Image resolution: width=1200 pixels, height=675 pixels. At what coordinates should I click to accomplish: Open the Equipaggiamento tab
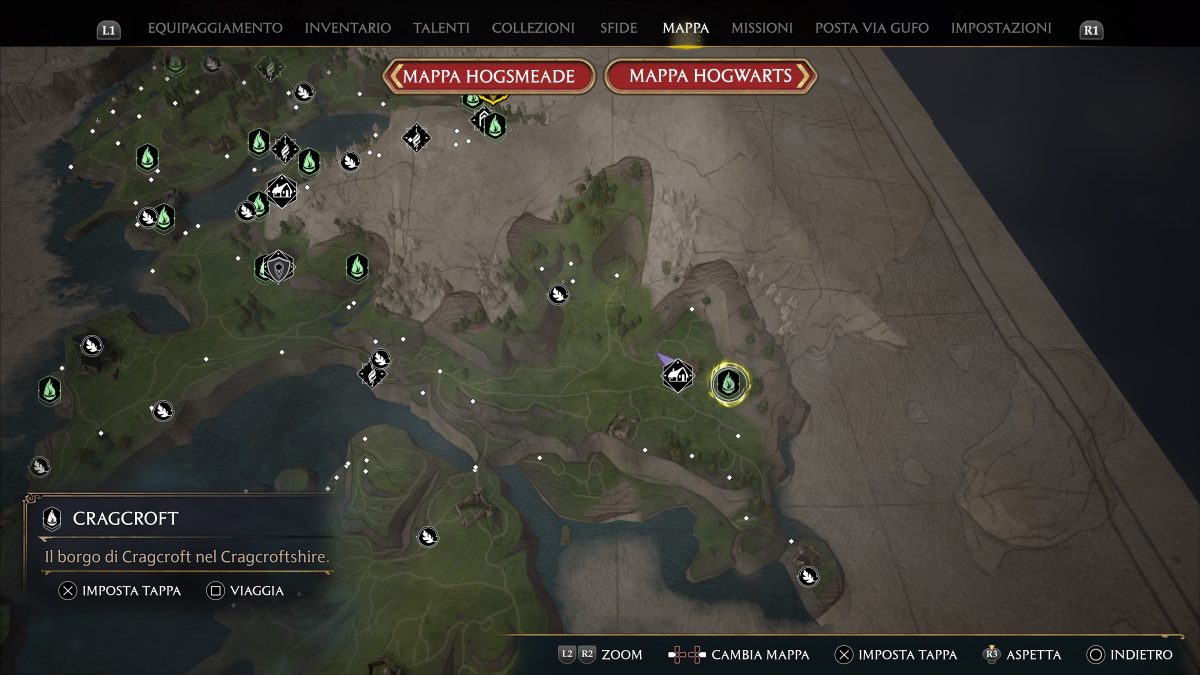pos(215,28)
